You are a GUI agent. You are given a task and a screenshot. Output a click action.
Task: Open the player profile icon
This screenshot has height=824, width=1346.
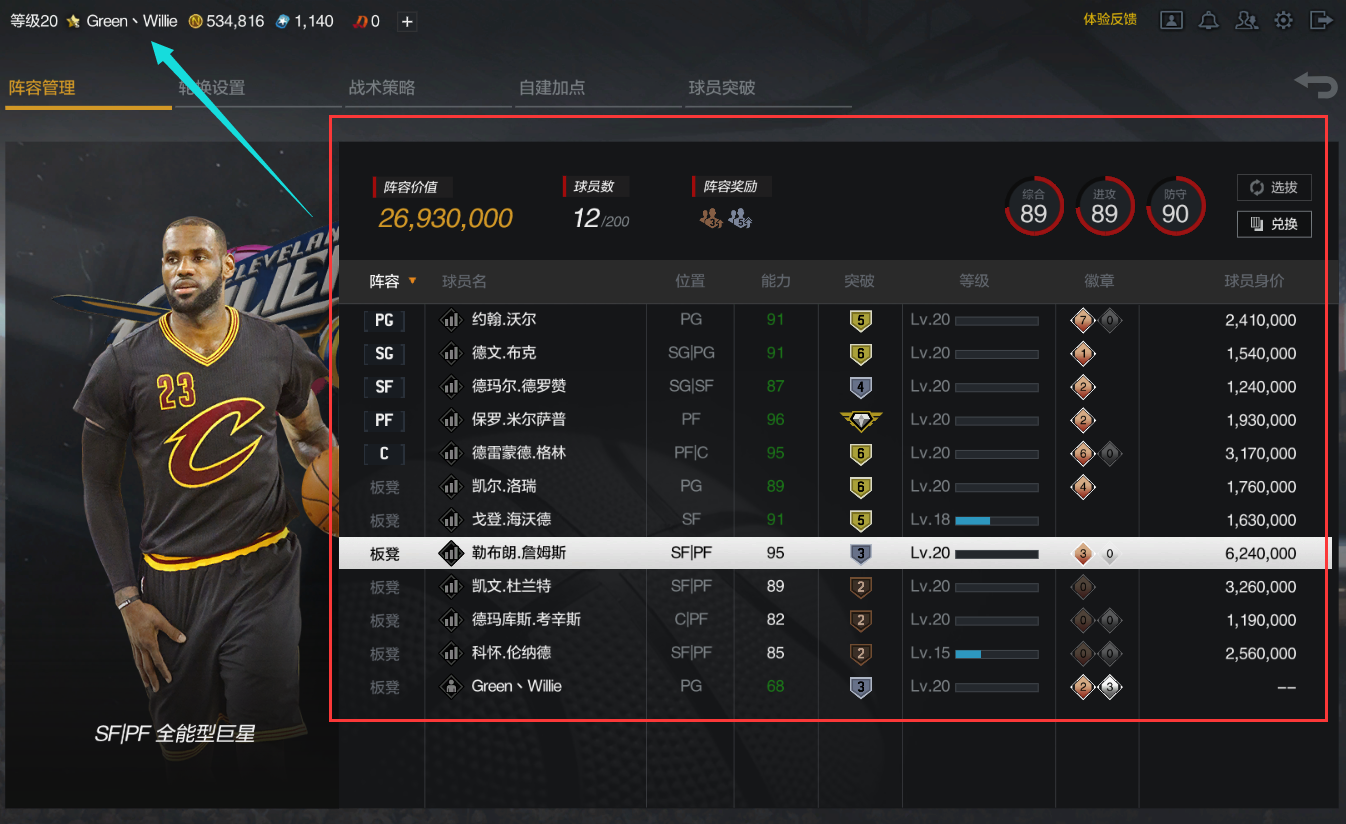[x=1170, y=20]
